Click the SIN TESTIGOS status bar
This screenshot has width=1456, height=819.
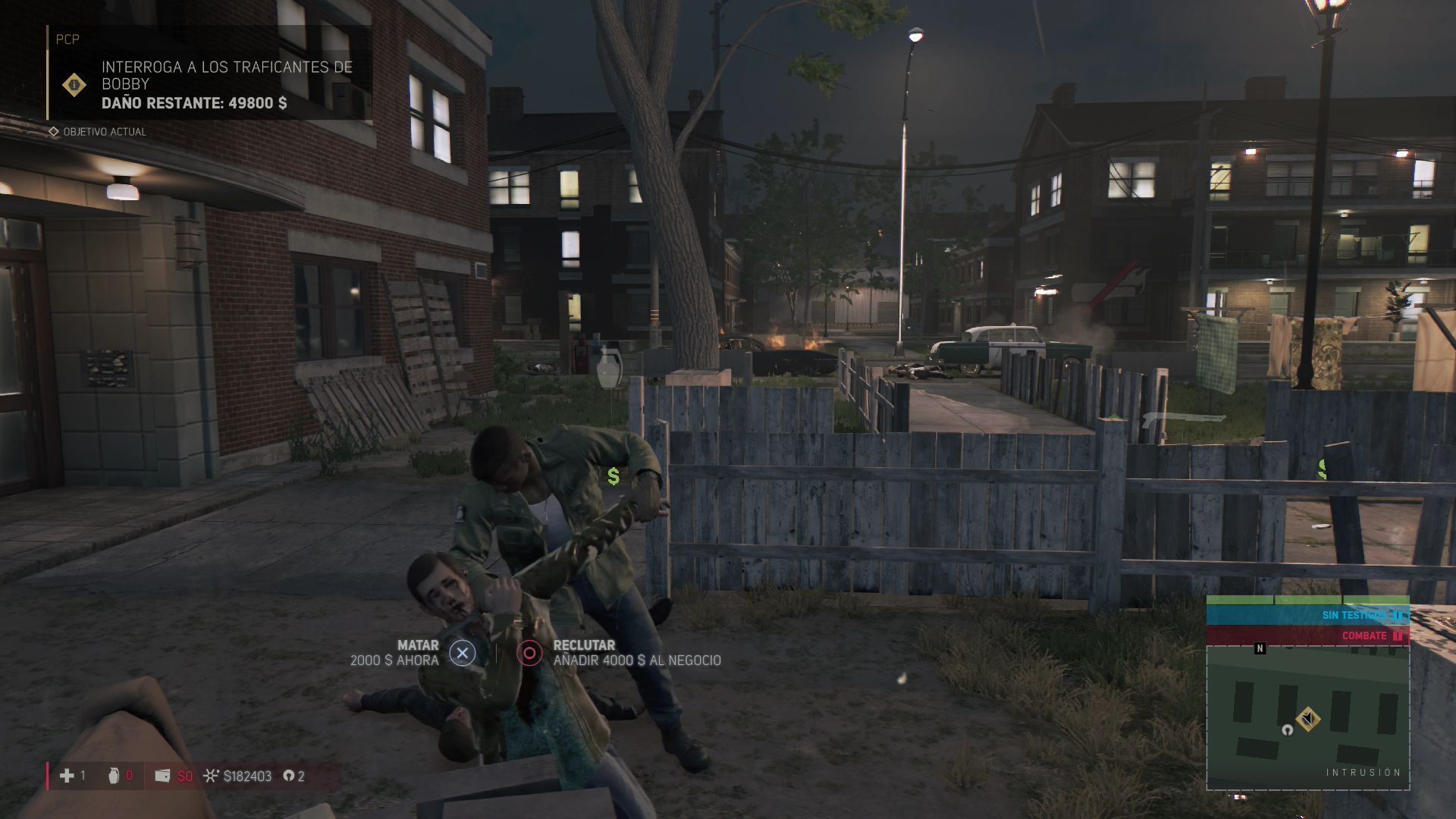1307,615
